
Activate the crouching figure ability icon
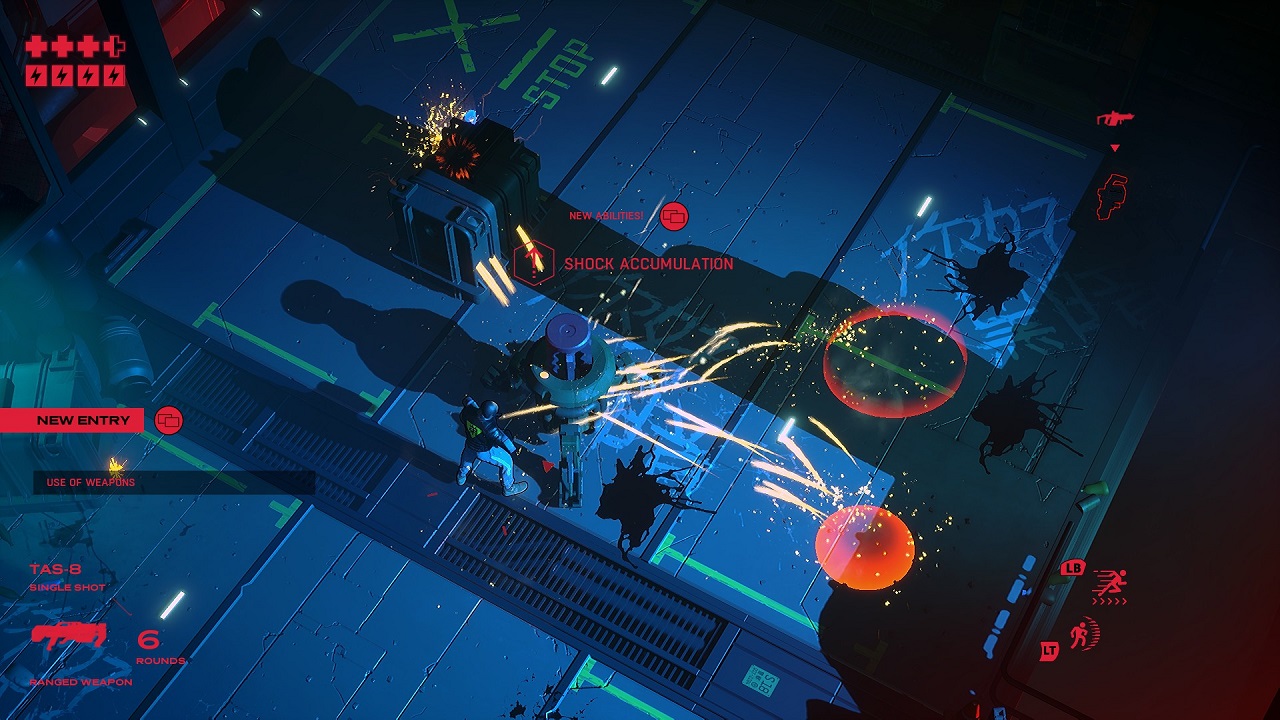(1084, 634)
